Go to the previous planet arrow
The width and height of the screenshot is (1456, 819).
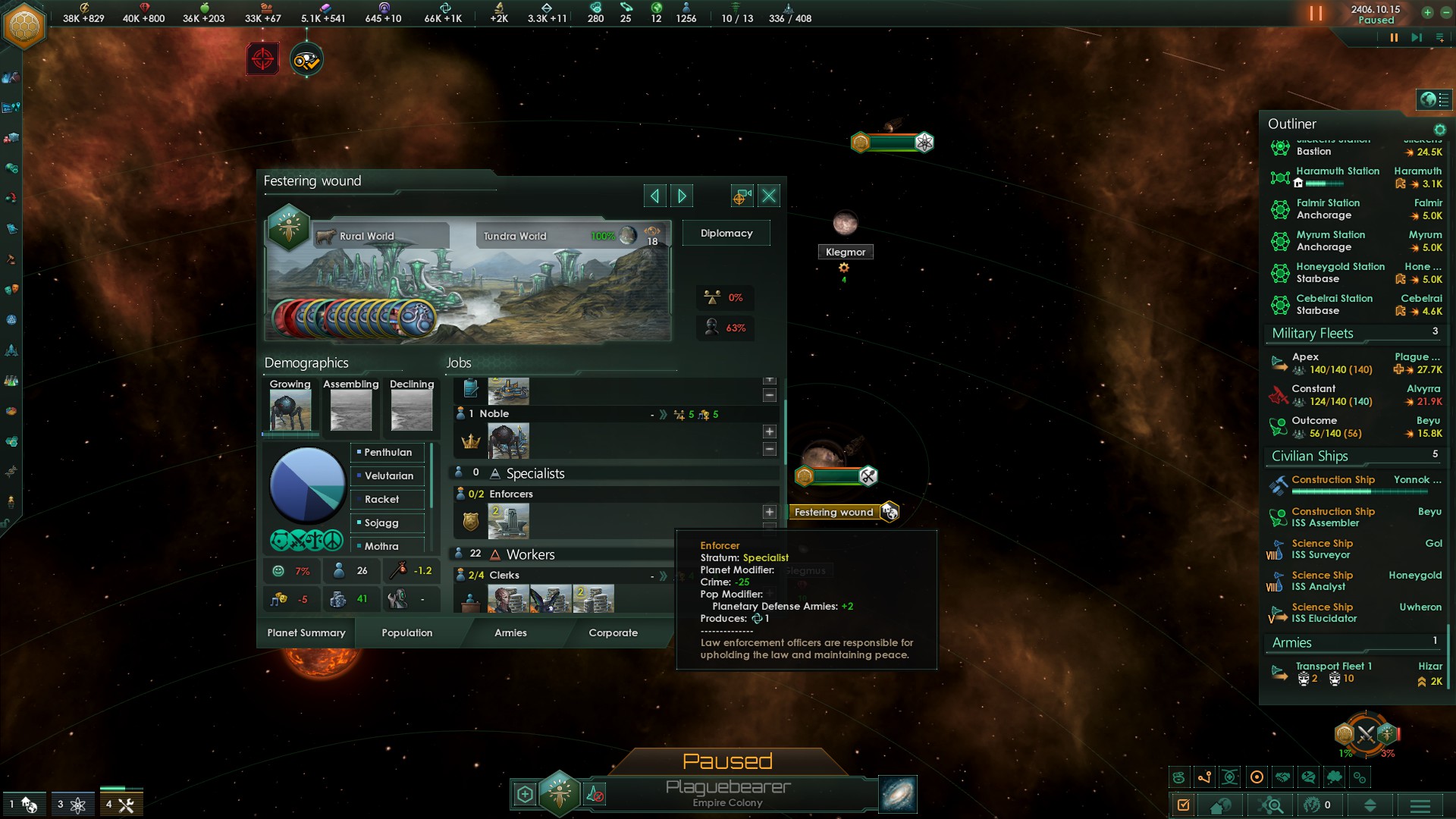pos(654,196)
